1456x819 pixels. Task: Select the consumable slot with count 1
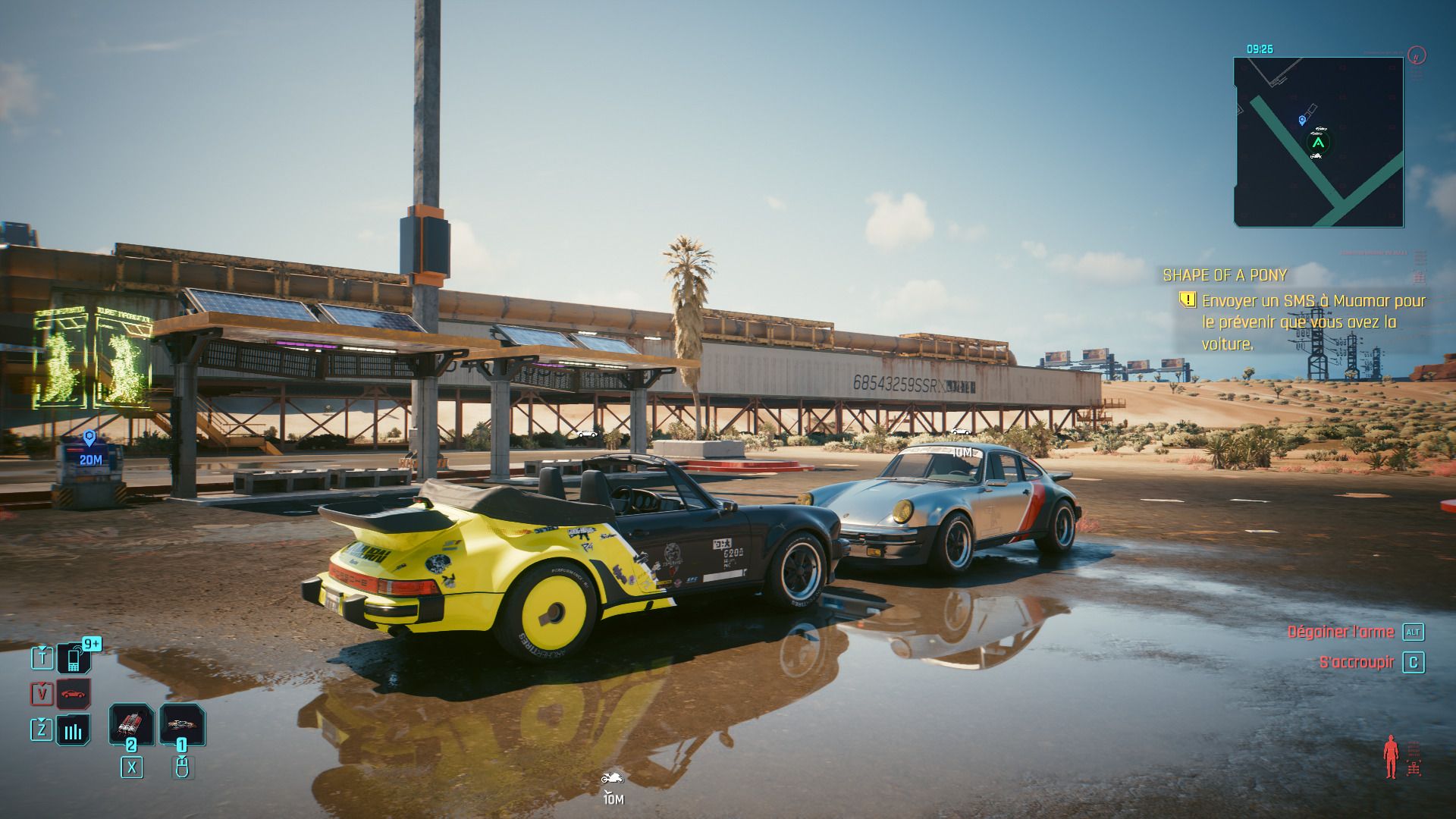(x=182, y=725)
